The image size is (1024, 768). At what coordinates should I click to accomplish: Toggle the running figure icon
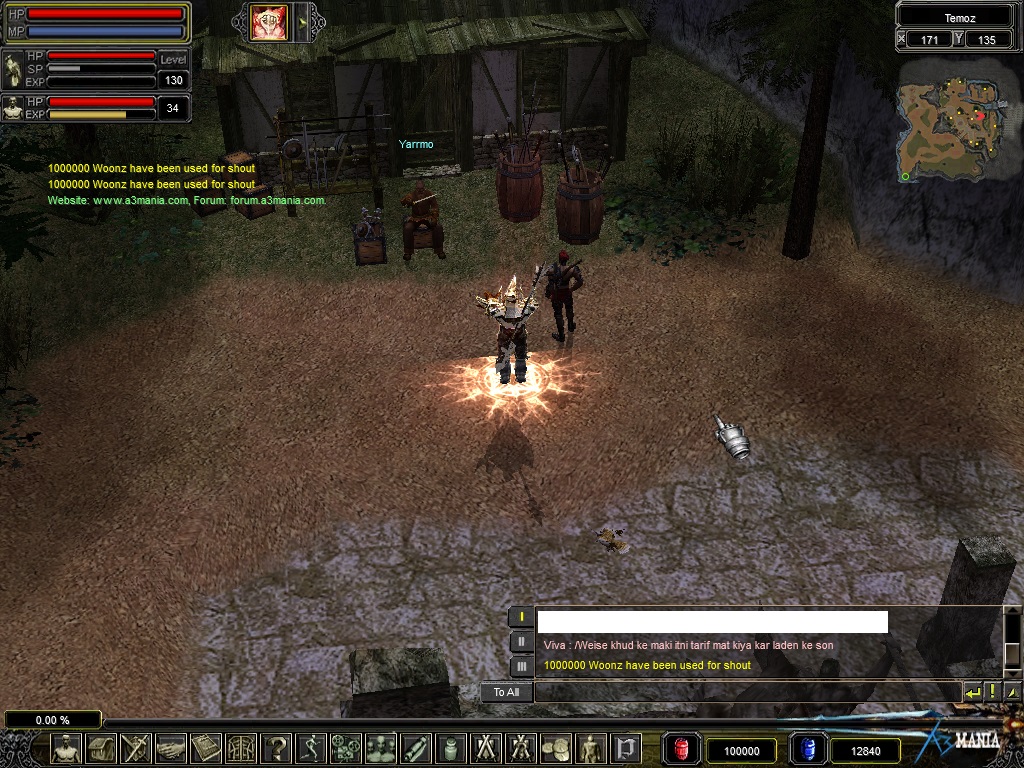point(311,748)
